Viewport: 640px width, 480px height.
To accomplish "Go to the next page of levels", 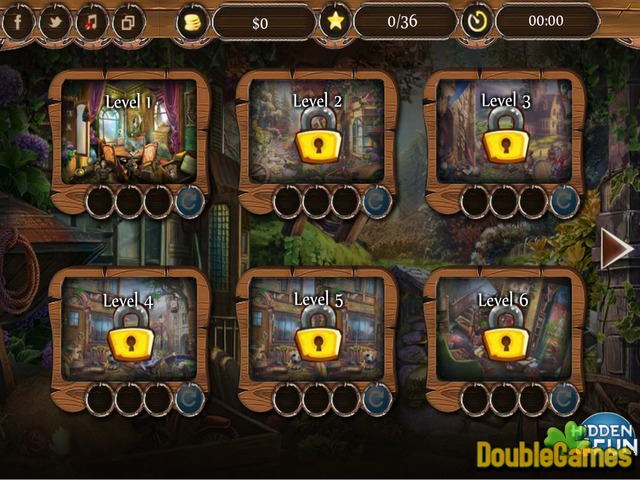I will [616, 248].
